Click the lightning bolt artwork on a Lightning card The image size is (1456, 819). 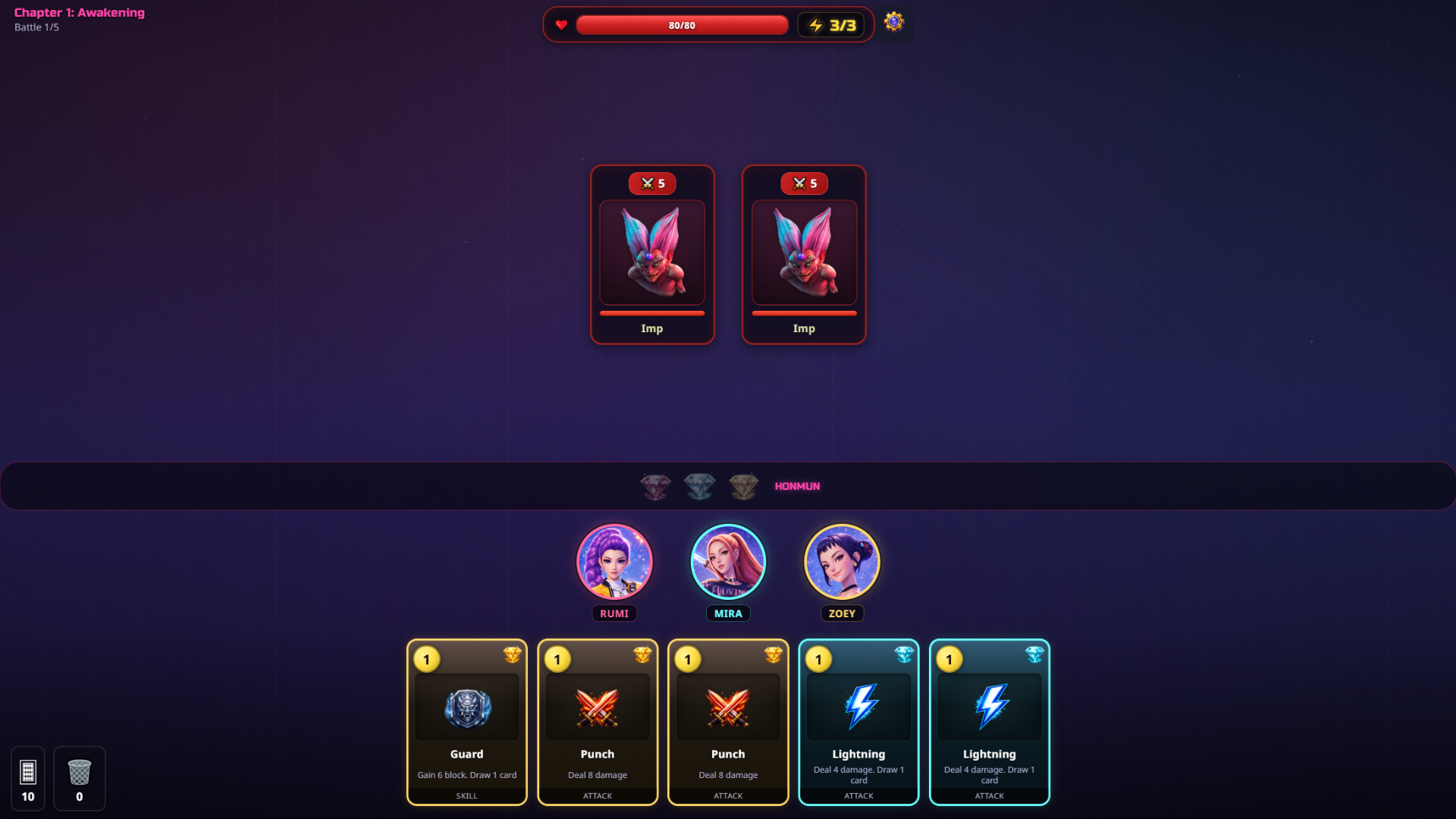(x=858, y=707)
